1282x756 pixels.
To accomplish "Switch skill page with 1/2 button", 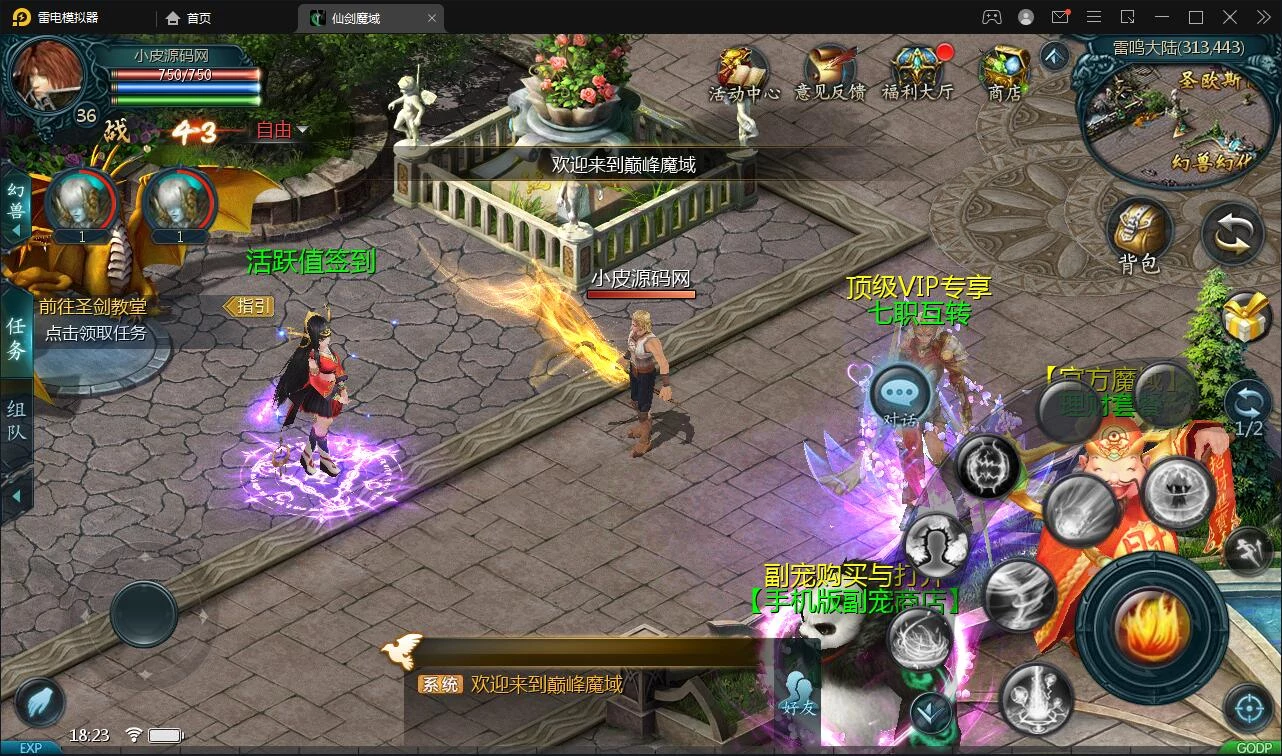I will point(1248,410).
